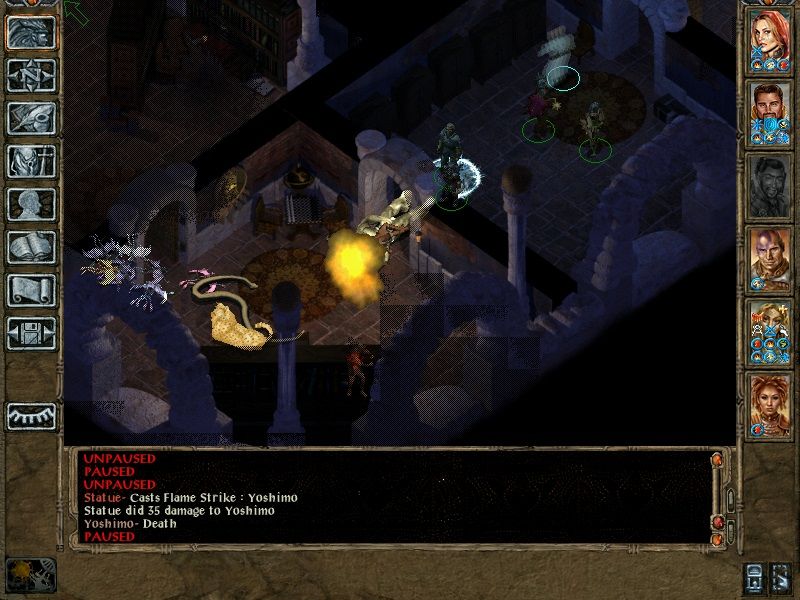Select the auburn-haired woman's bottom portrait
This screenshot has height=600, width=800.
[770, 402]
